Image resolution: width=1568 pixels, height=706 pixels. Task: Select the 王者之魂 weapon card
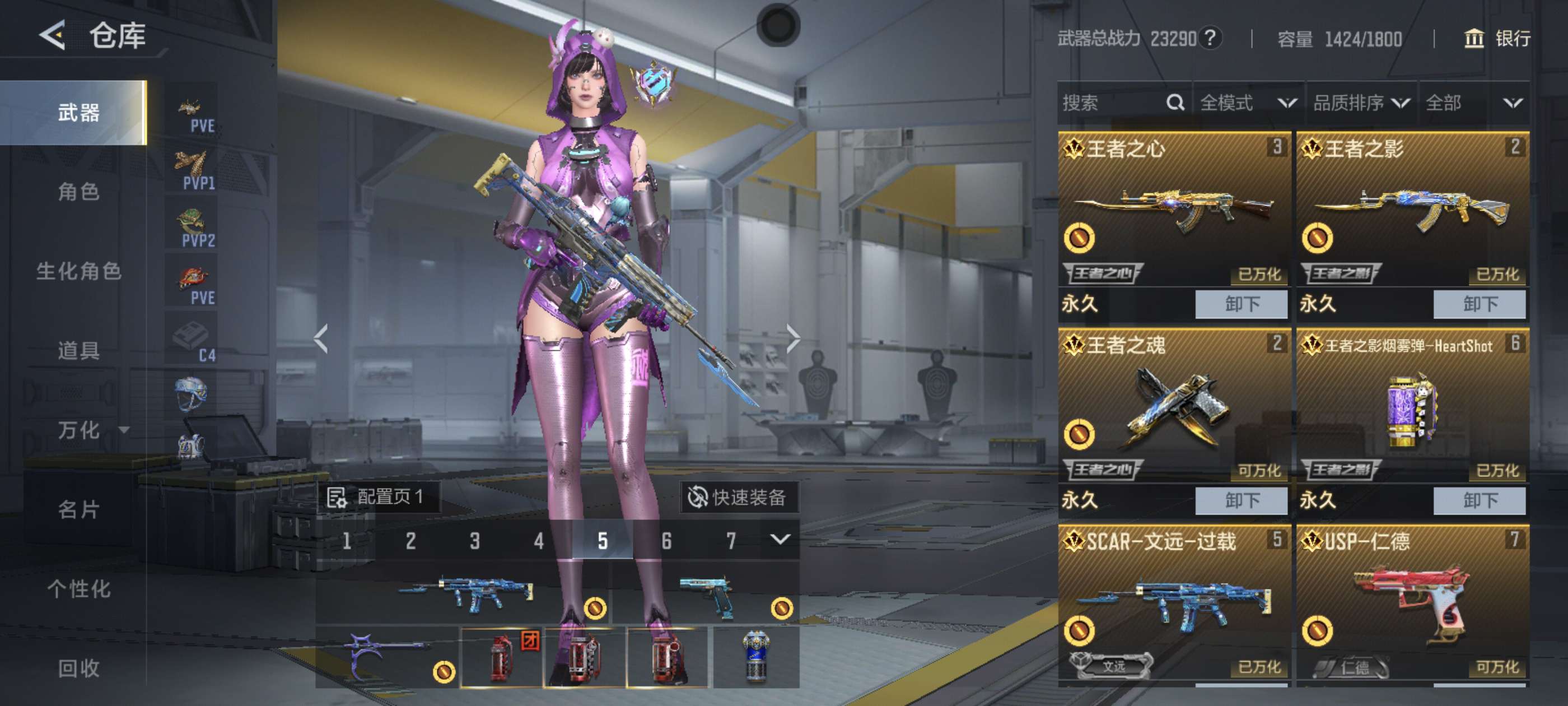point(1174,405)
